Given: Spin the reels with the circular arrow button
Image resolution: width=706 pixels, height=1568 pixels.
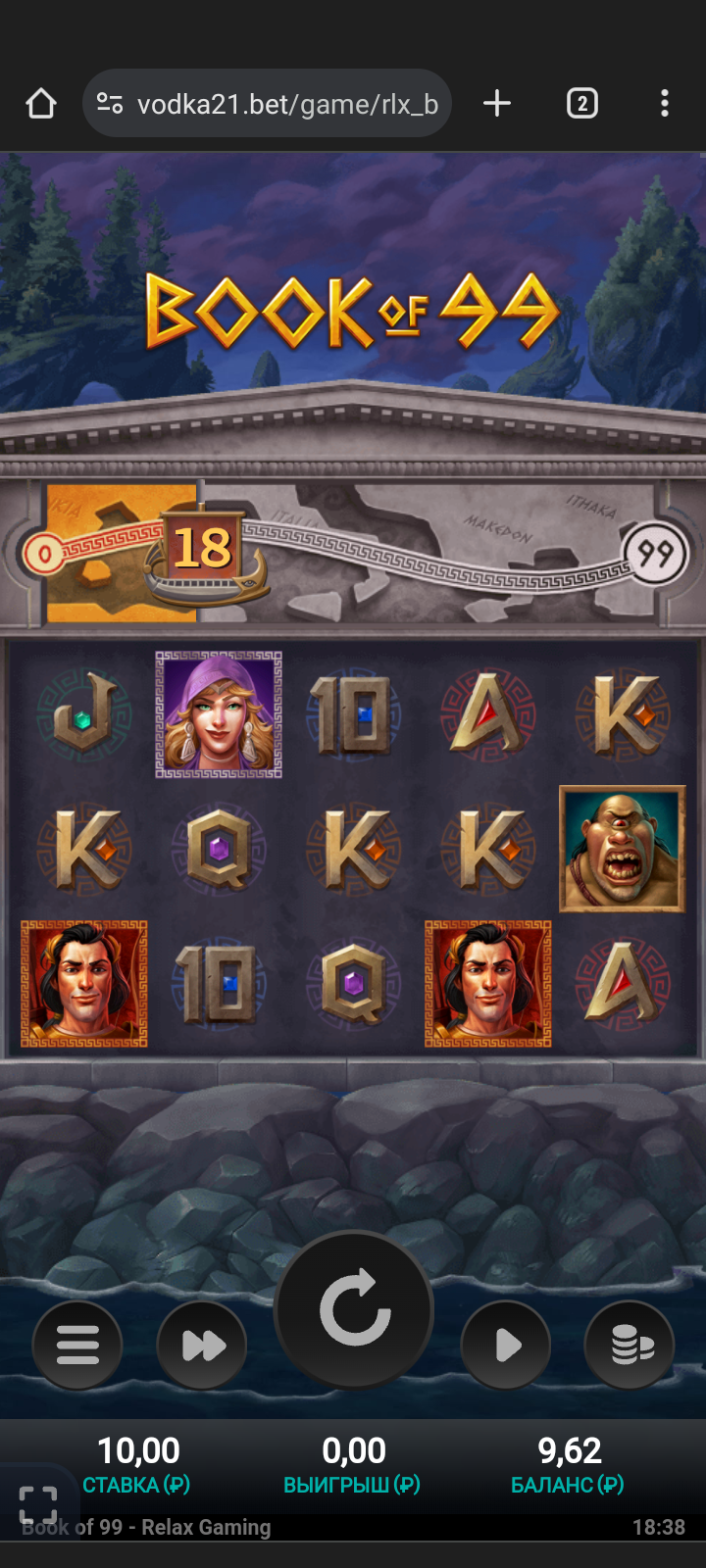Looking at the screenshot, I should 354,1309.
